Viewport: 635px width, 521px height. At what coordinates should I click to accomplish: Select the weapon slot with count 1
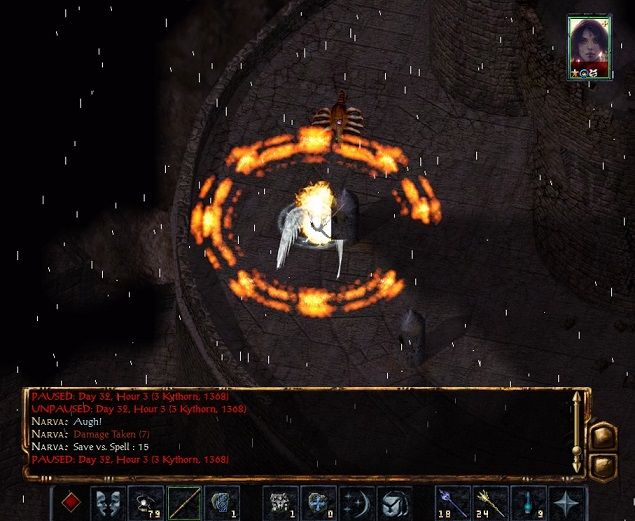tap(221, 501)
